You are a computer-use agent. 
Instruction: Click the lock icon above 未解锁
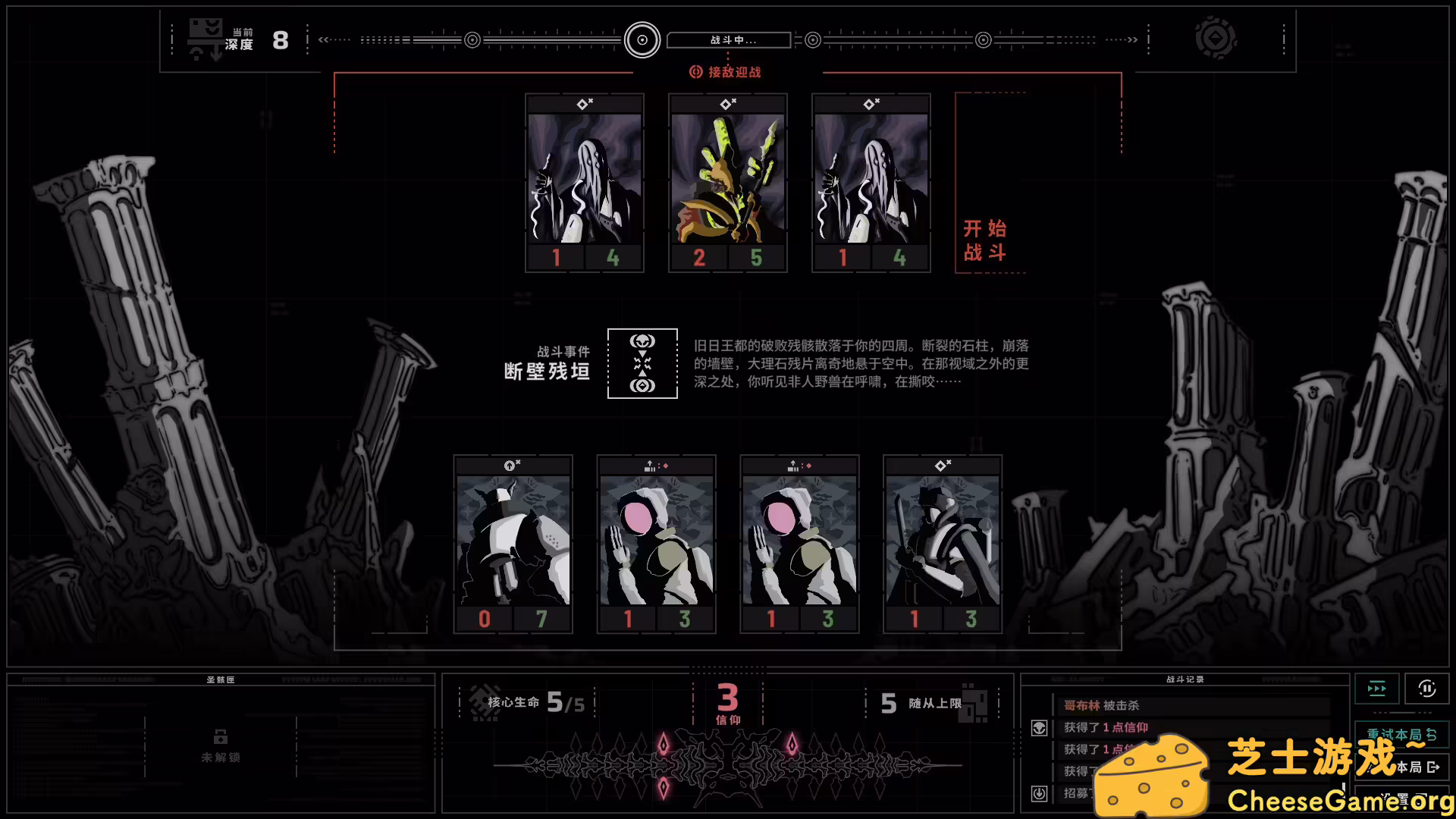(x=221, y=736)
